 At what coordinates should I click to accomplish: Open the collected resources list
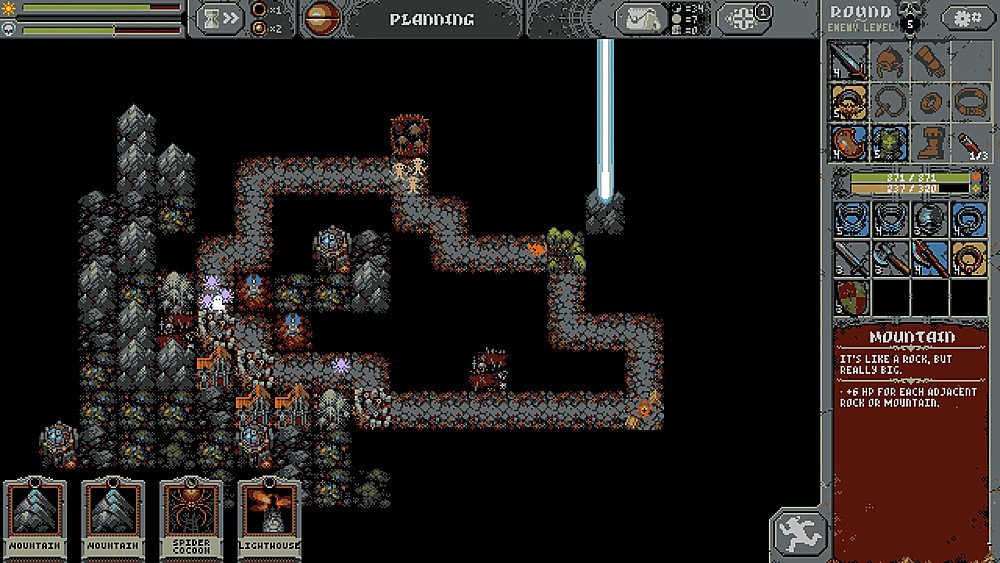641,18
